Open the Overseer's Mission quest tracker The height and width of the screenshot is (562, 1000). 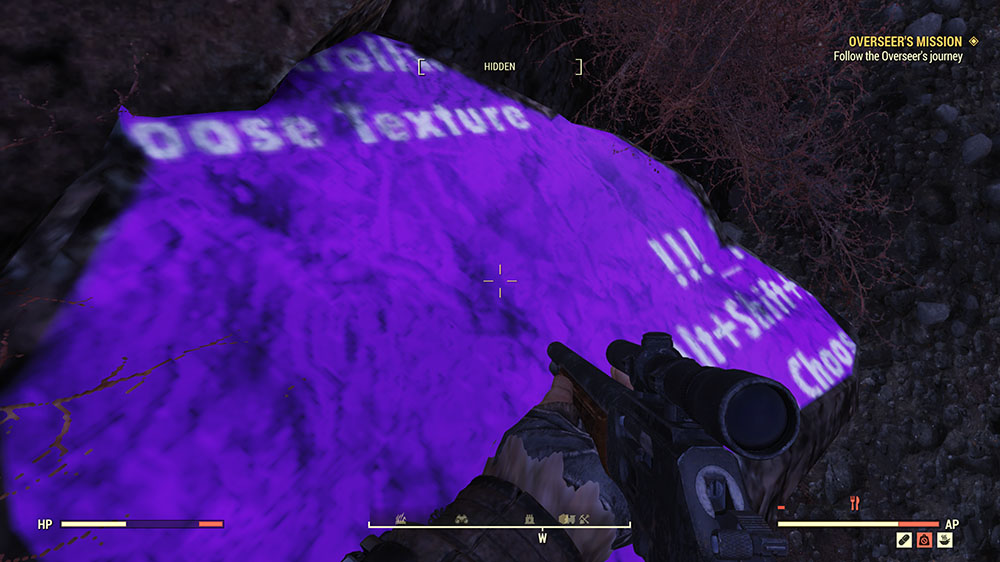click(905, 42)
